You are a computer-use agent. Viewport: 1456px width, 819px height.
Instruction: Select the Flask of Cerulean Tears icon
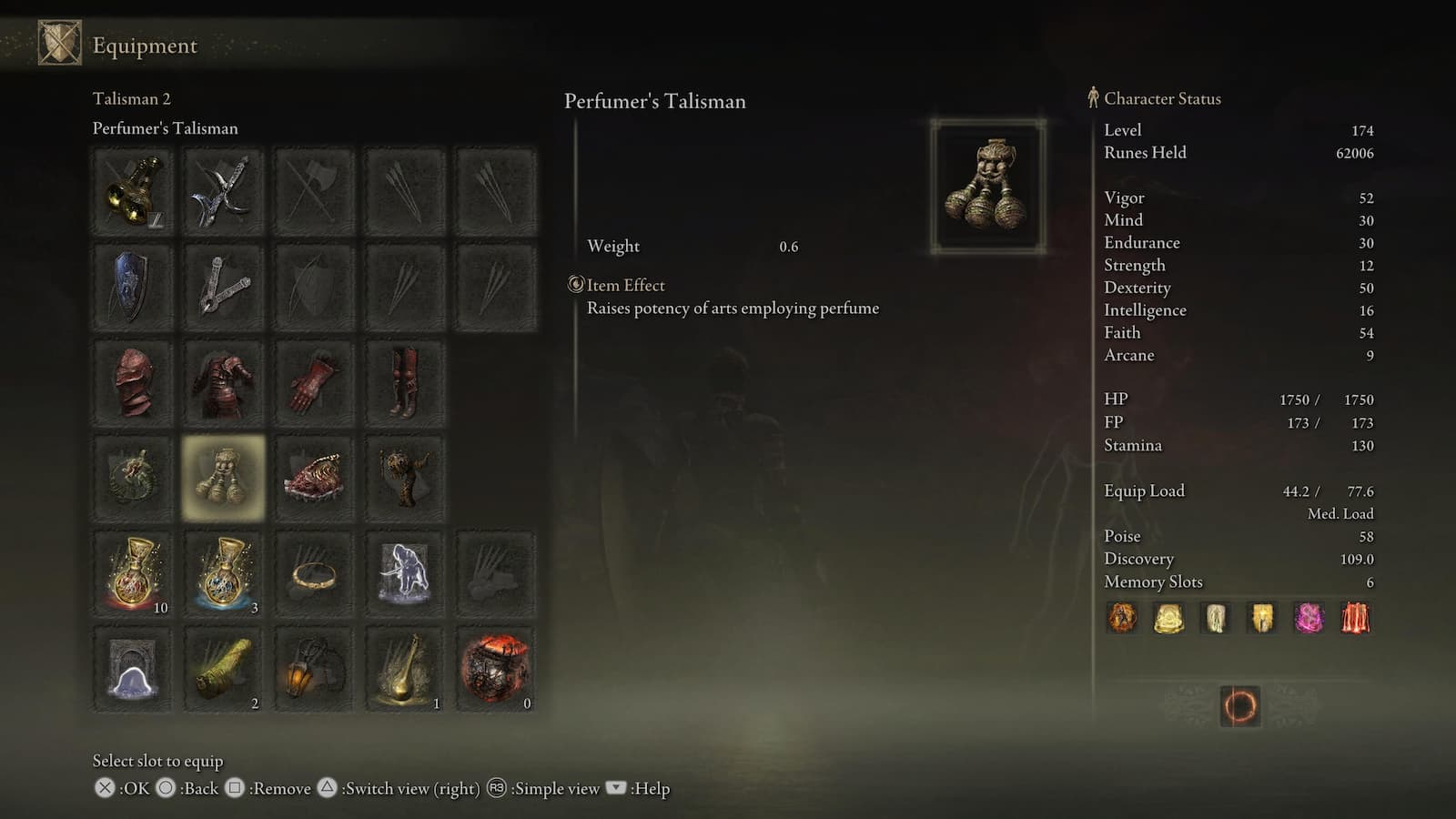tap(223, 571)
